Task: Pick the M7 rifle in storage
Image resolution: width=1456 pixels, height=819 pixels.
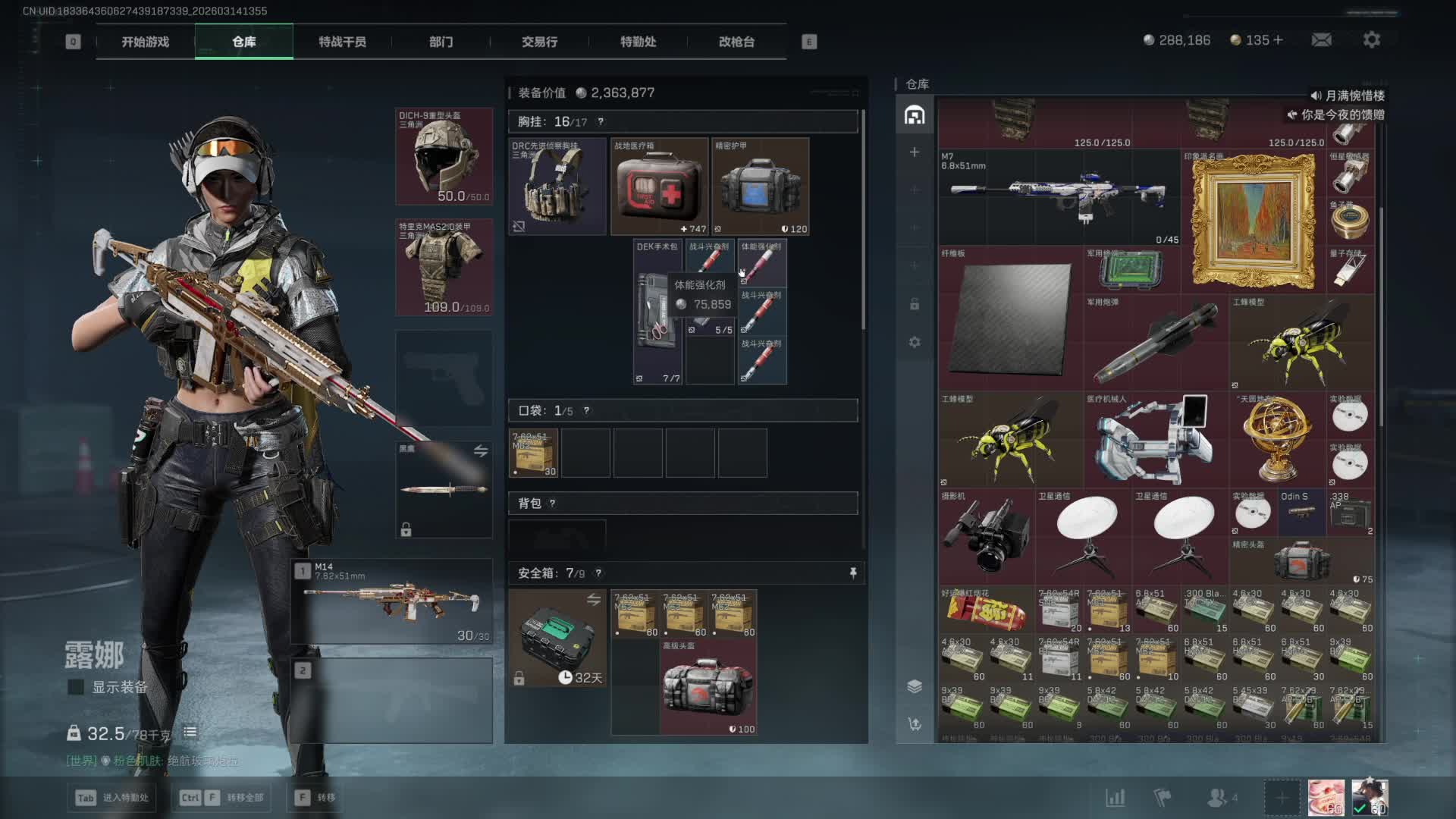Action: click(x=1059, y=196)
